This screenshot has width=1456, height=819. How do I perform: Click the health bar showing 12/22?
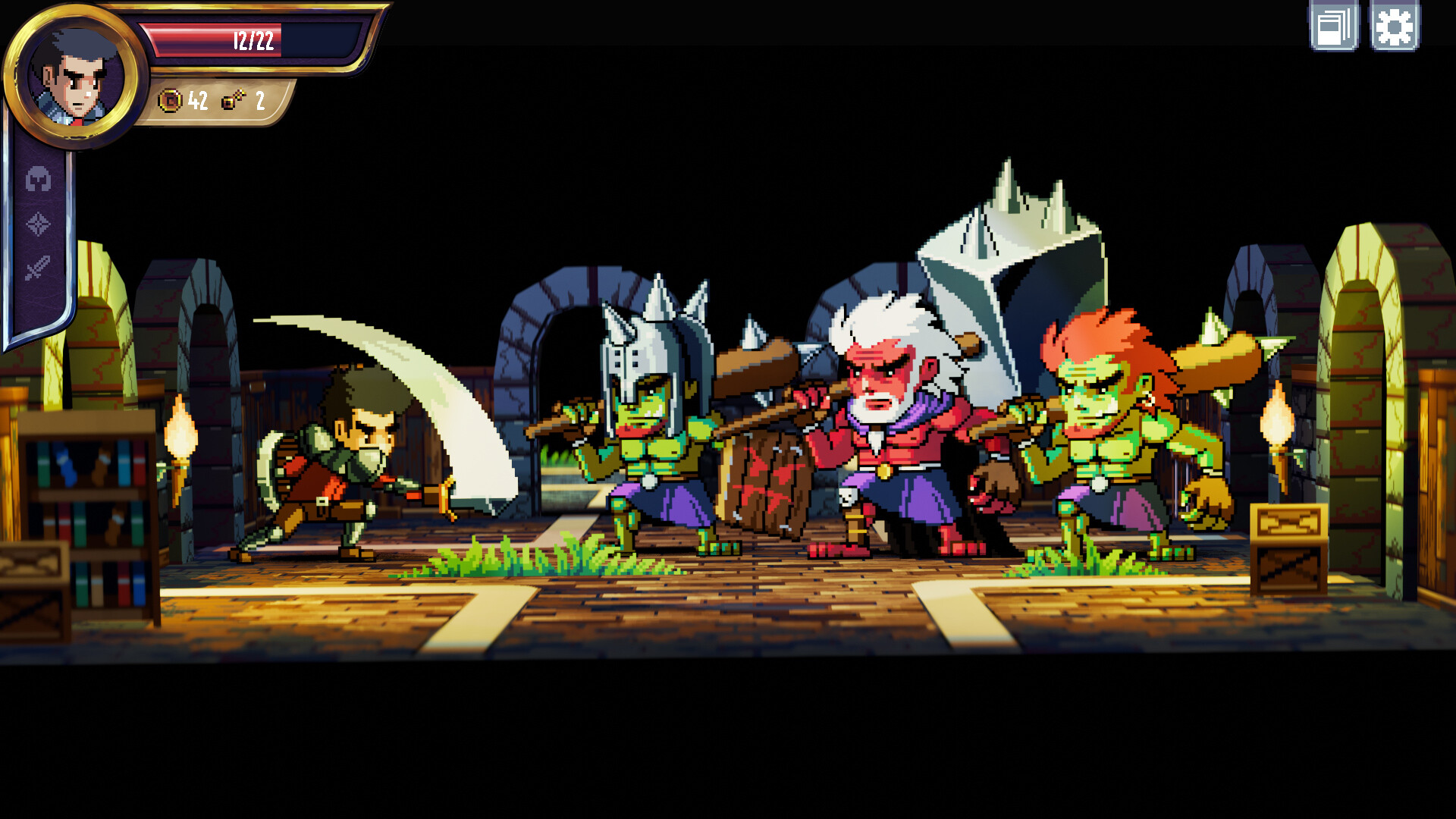point(254,42)
